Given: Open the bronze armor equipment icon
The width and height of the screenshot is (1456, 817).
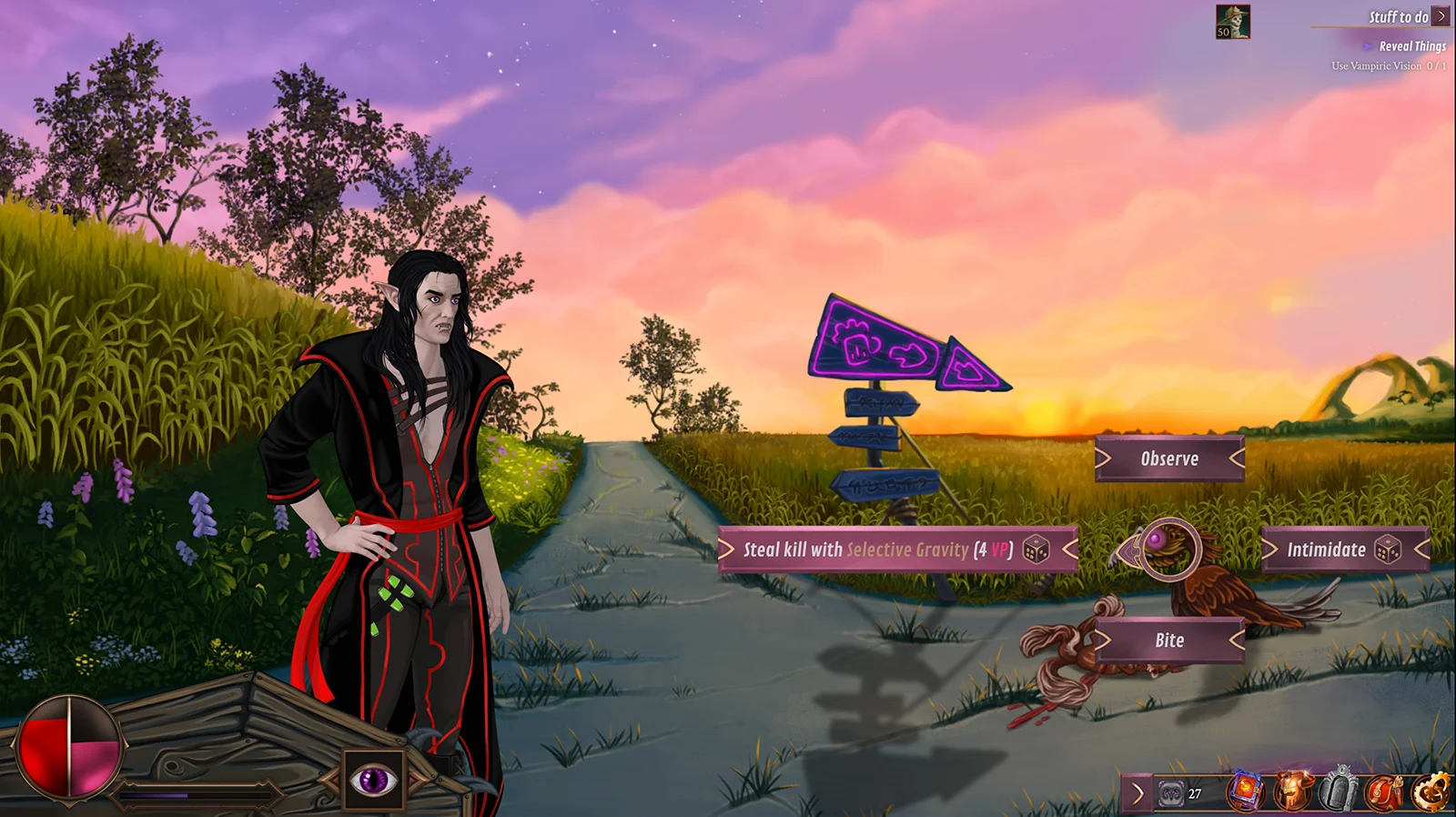Looking at the screenshot, I should pos(1291,792).
